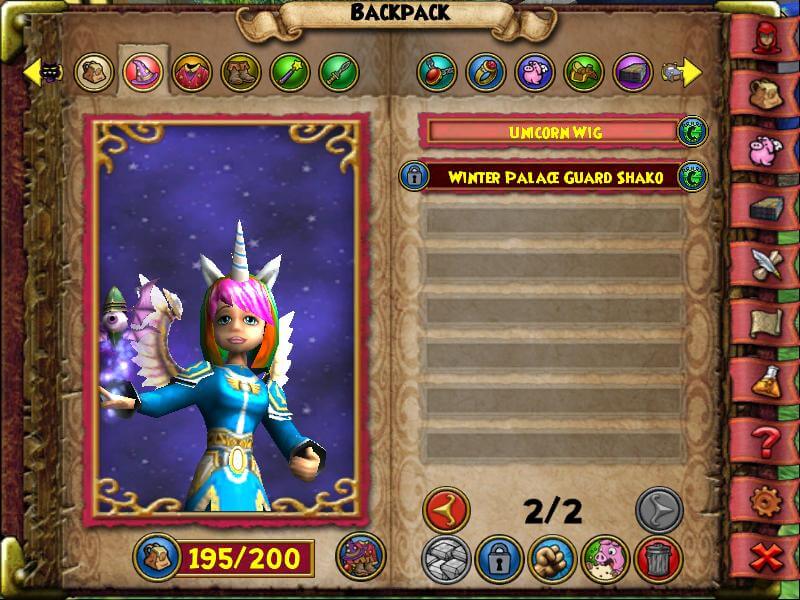800x600 pixels.
Task: Switch to the robes category tab
Action: pos(191,72)
